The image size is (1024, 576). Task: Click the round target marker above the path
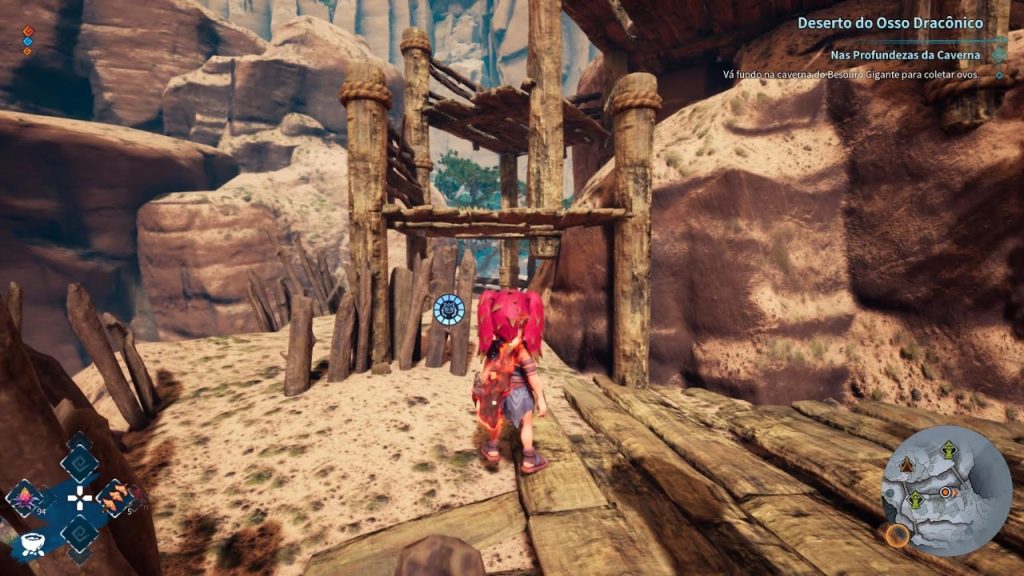point(449,310)
